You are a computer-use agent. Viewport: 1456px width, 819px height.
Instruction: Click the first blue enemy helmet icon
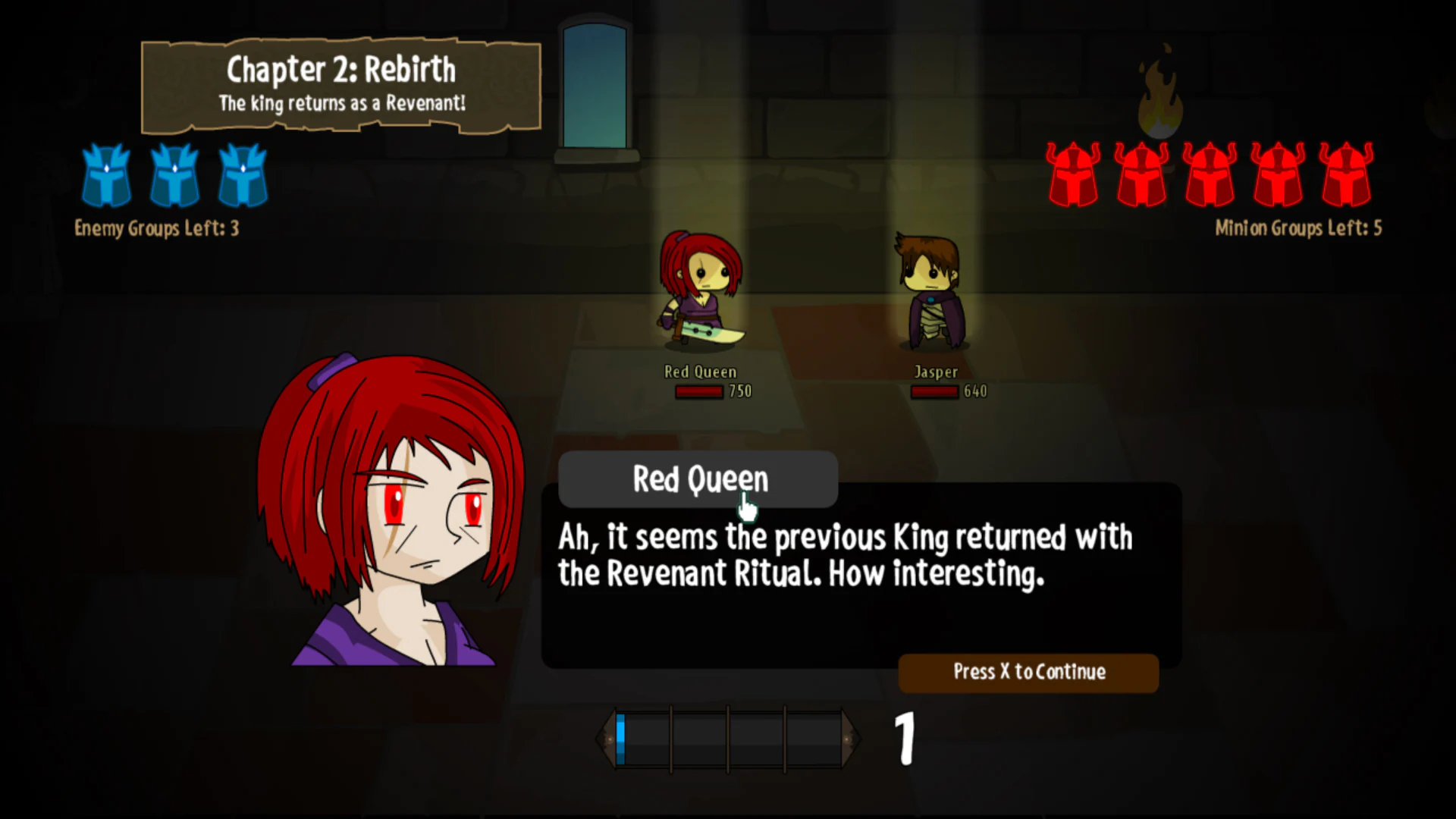pos(106,176)
